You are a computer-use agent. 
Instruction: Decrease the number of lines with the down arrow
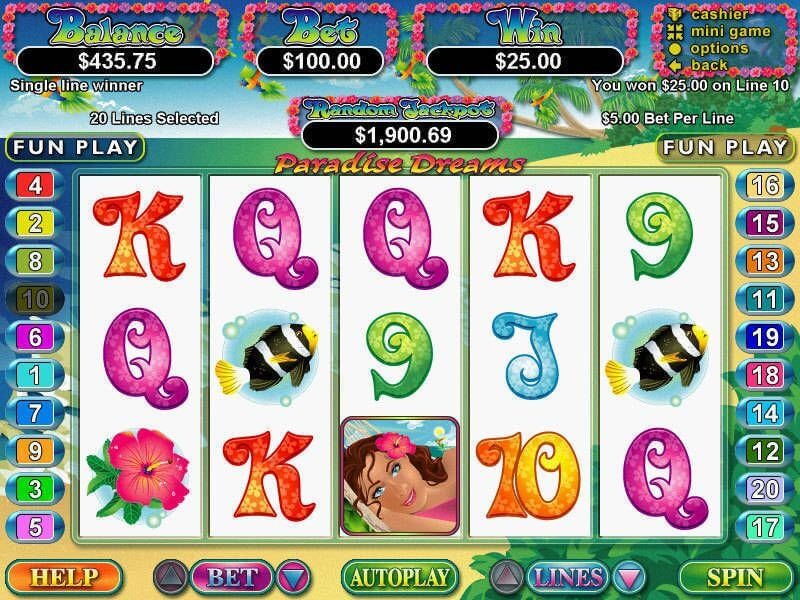pos(627,577)
